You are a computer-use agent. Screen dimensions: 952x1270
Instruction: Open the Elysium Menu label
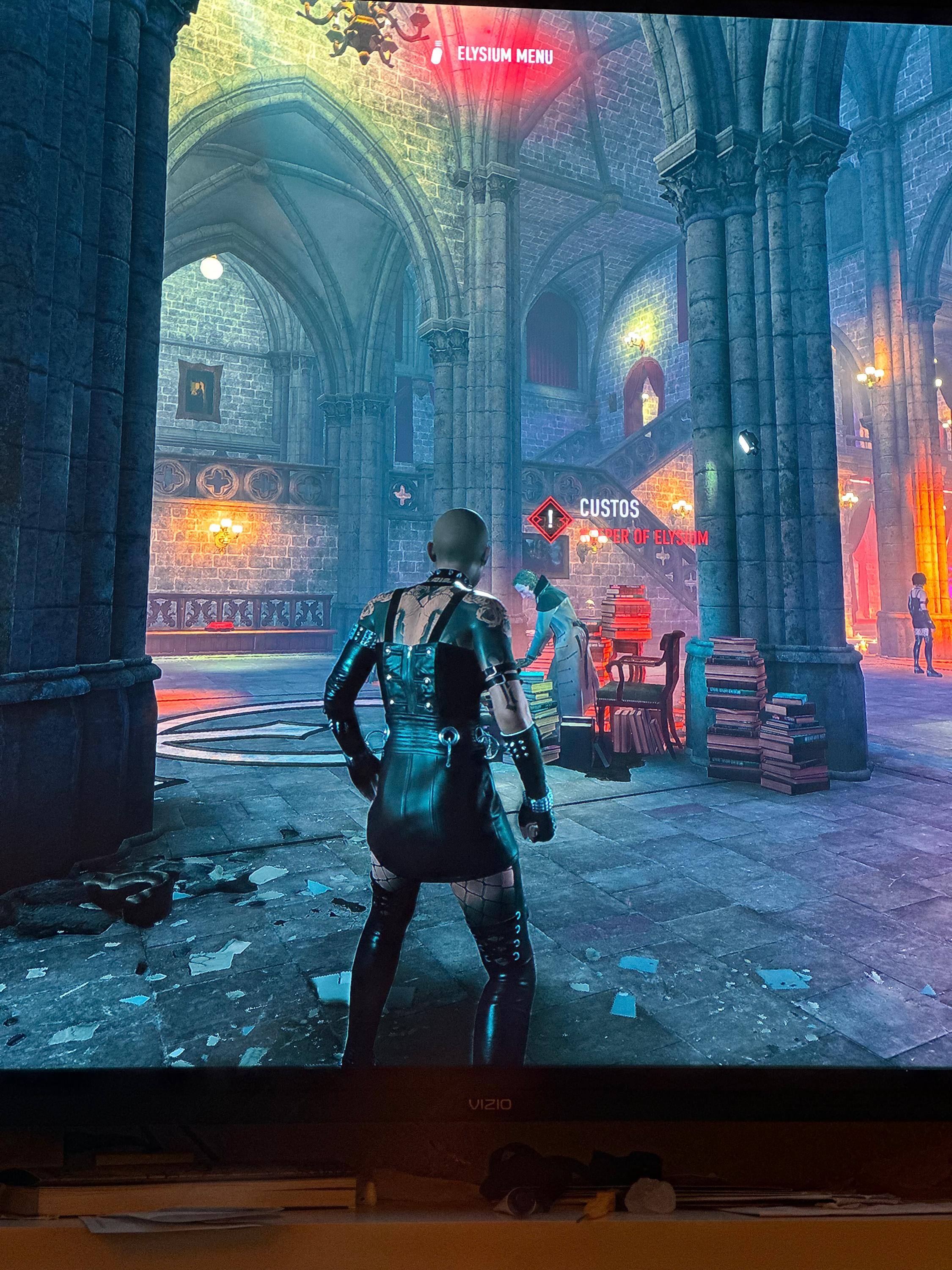(x=504, y=56)
